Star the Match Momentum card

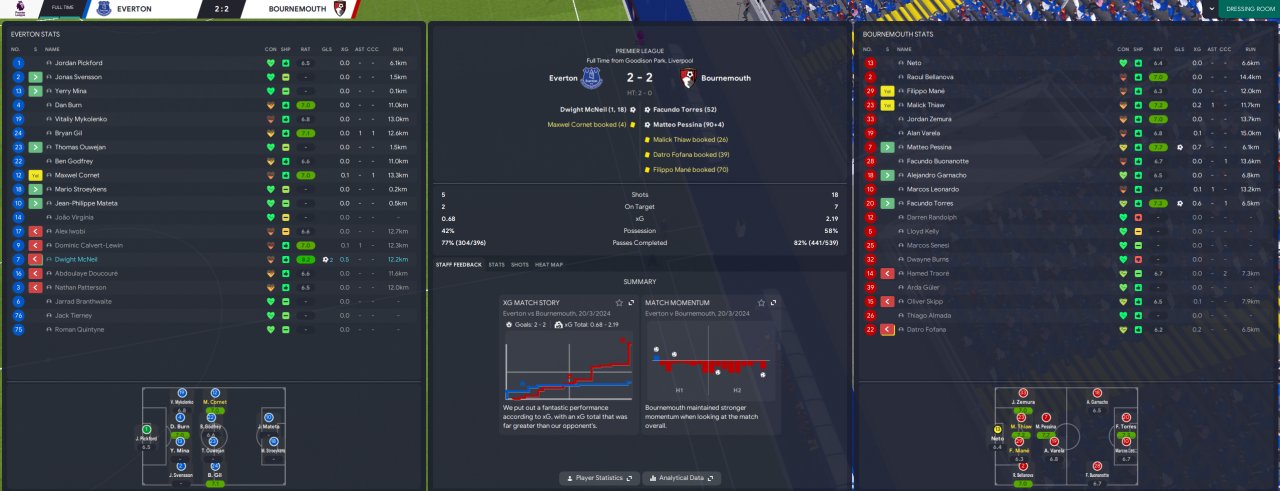coord(761,302)
